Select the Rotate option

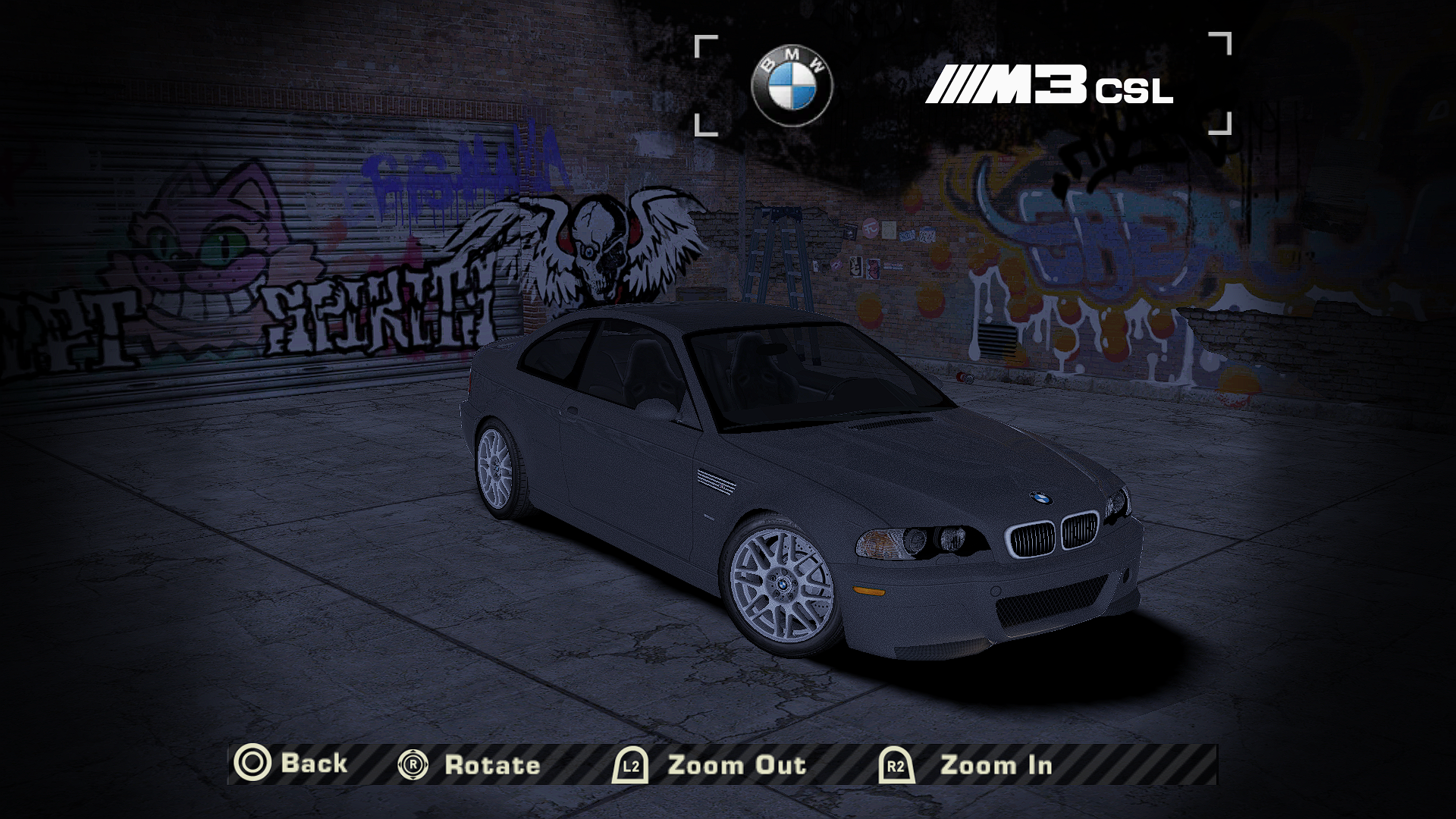pyautogui.click(x=470, y=764)
